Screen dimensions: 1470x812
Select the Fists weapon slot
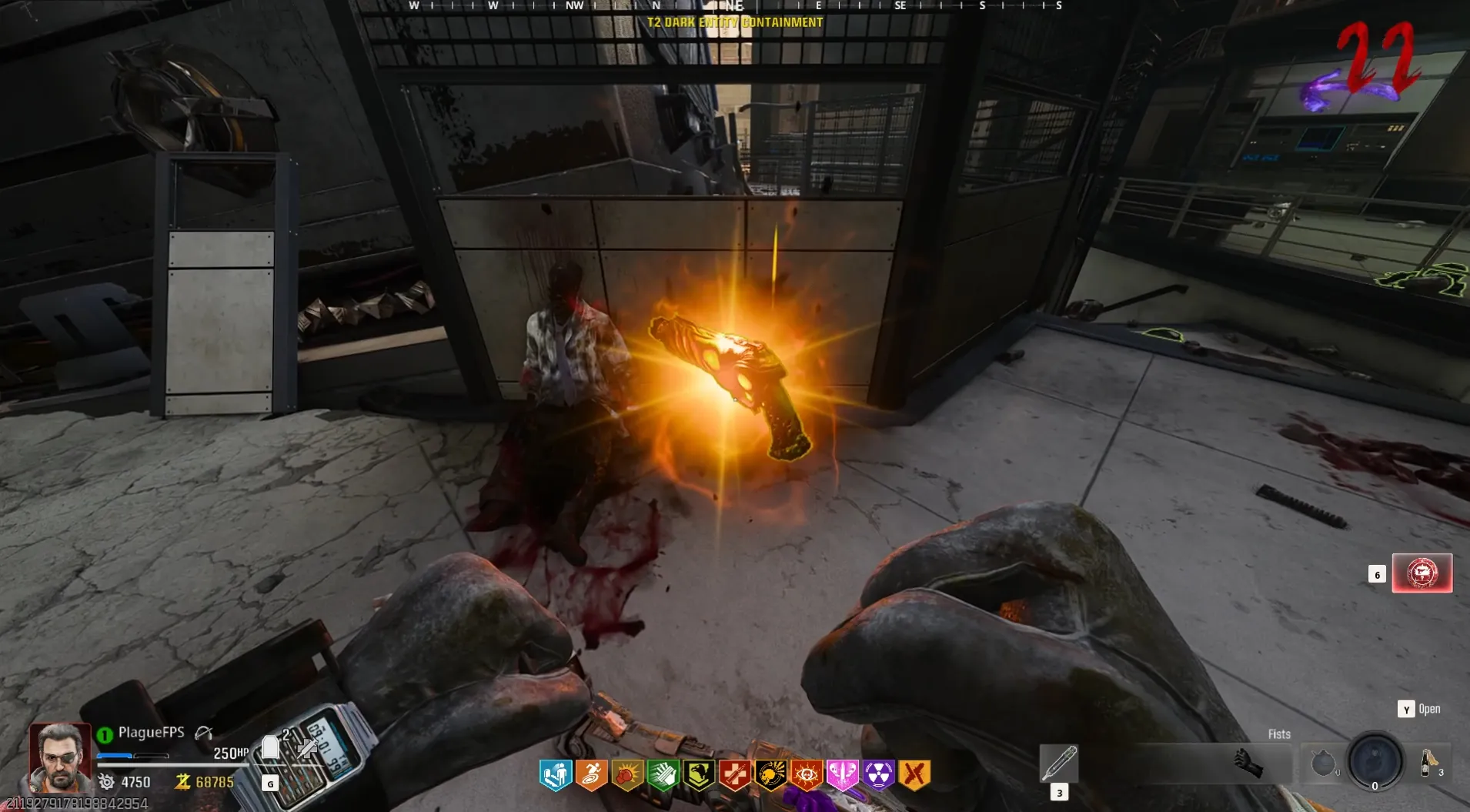click(1247, 763)
